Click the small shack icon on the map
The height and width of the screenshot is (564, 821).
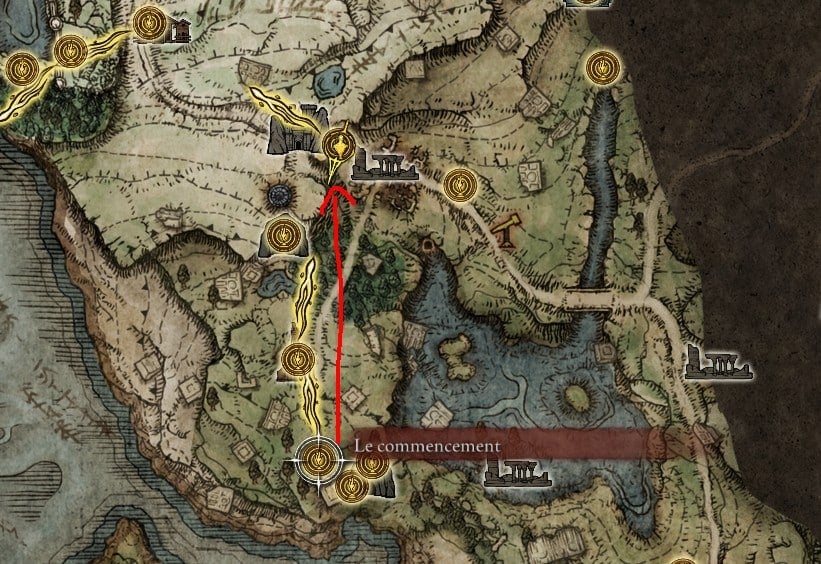tap(181, 31)
